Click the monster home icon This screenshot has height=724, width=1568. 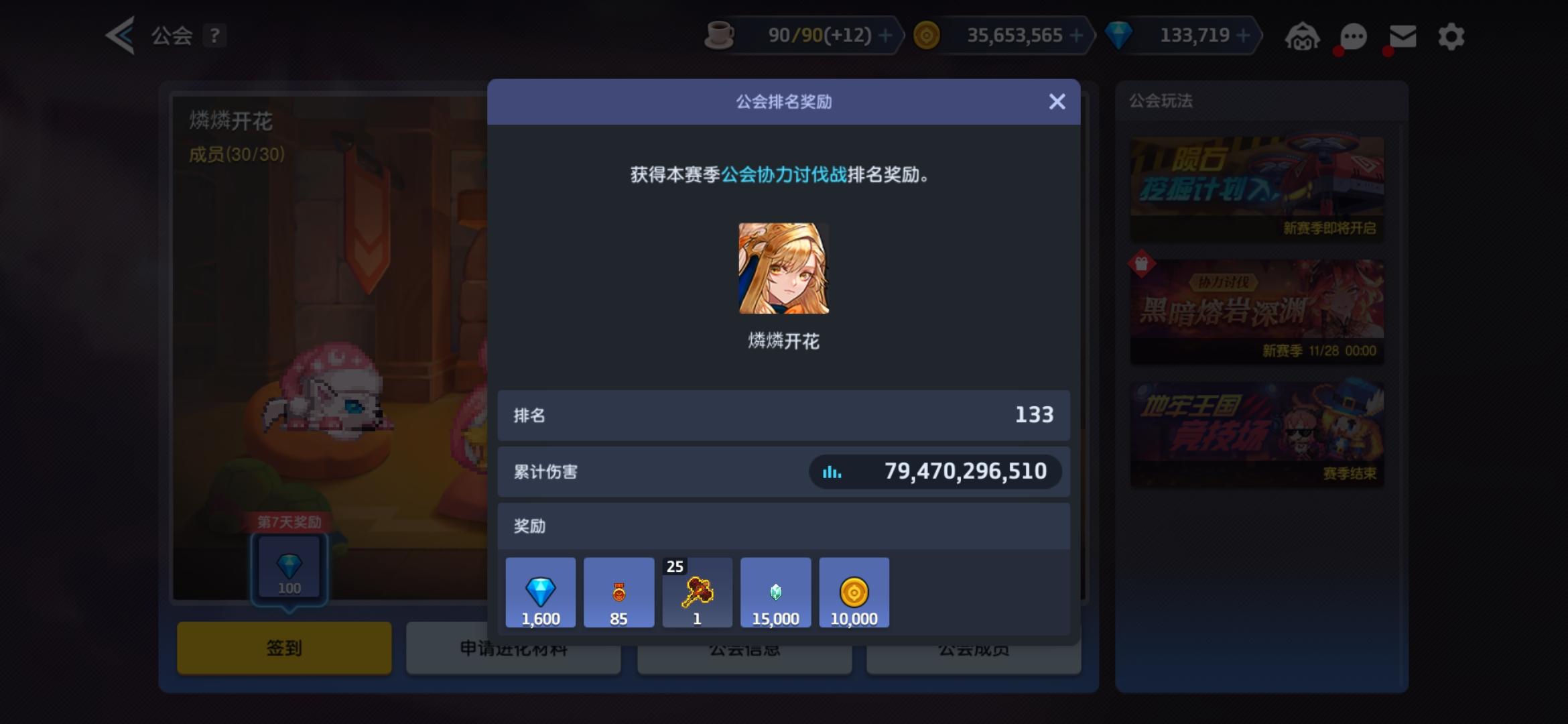[x=1303, y=36]
